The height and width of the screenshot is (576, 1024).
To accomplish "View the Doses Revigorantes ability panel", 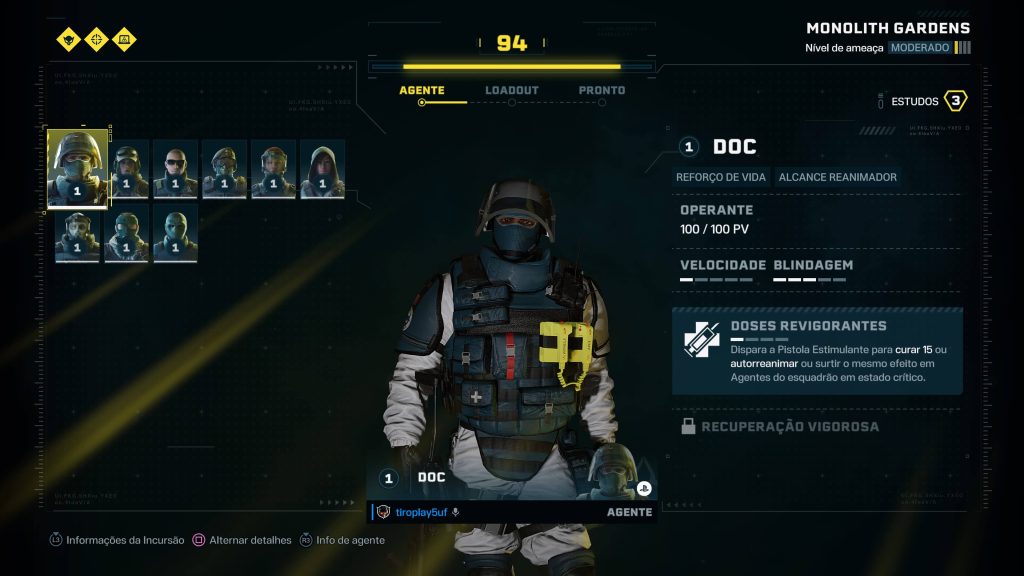I will (x=817, y=351).
